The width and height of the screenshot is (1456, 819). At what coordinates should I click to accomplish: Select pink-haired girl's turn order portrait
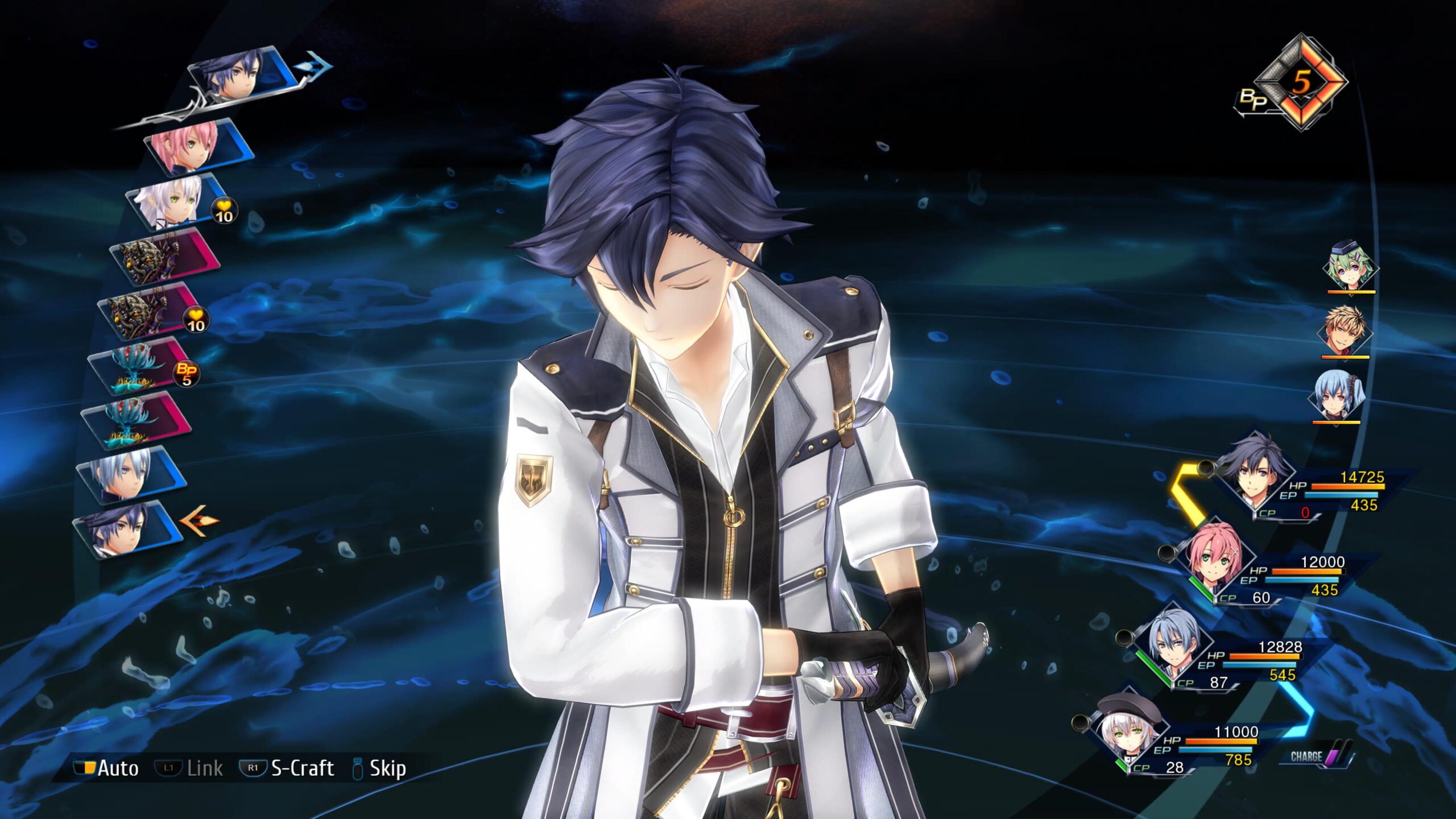pyautogui.click(x=196, y=147)
